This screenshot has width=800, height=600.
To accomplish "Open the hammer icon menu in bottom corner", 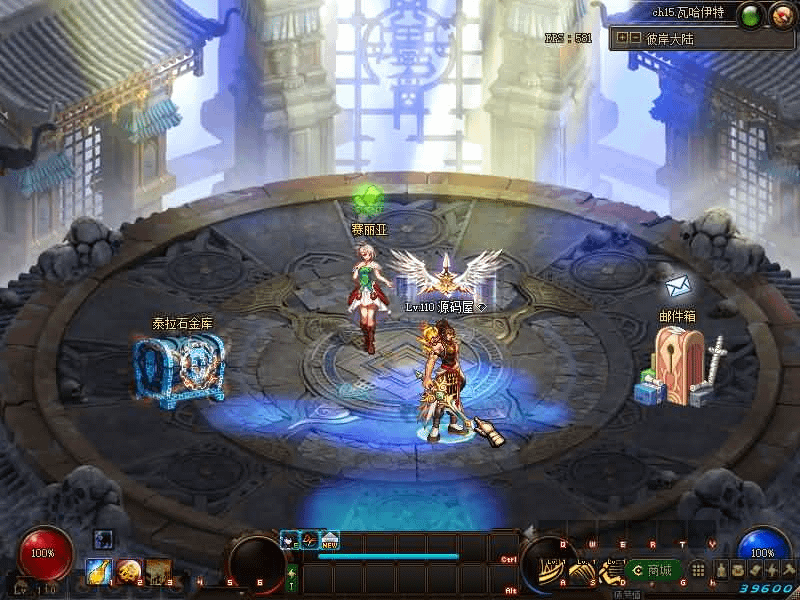I will click(788, 569).
